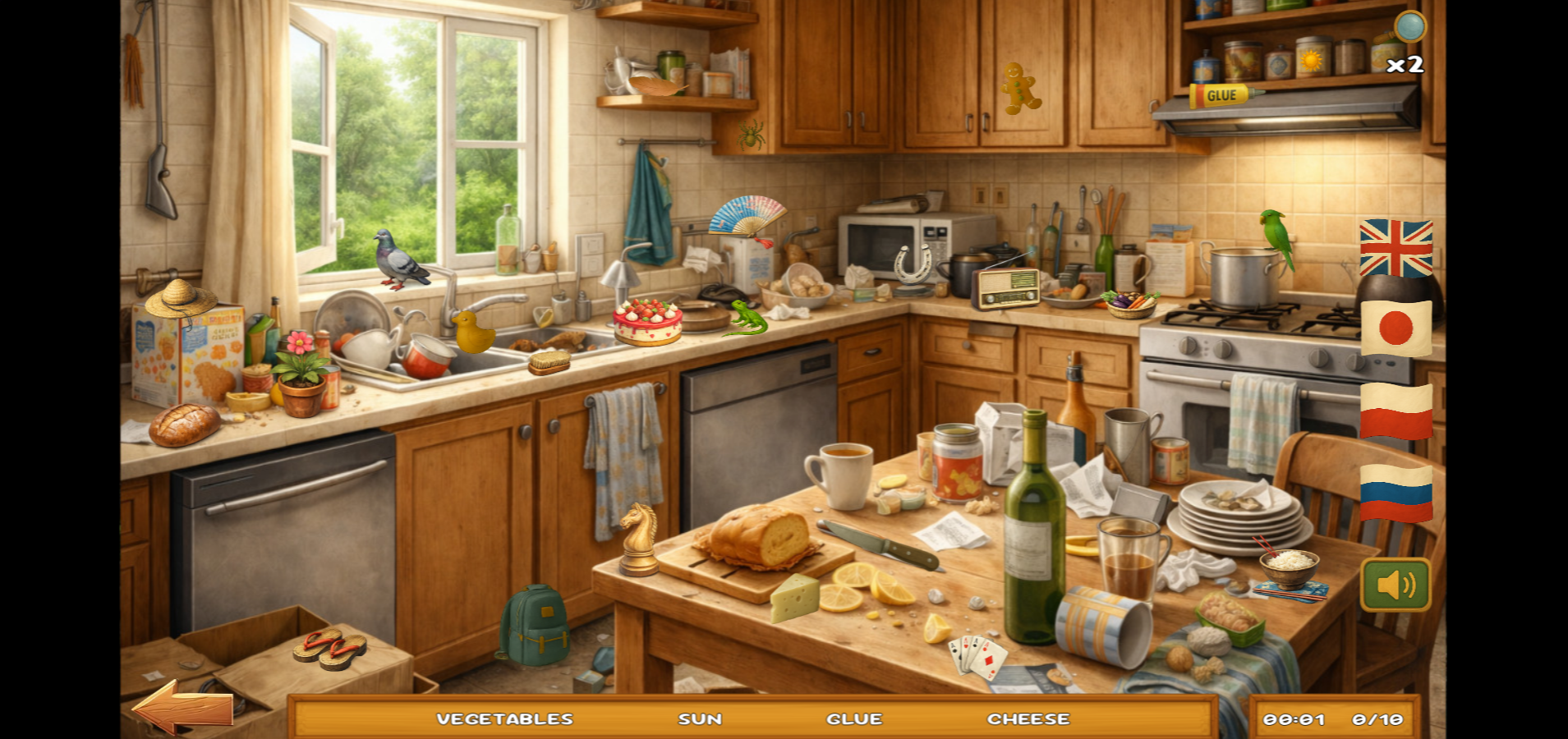
Task: Select CHEESE in the word list
Action: point(1028,718)
